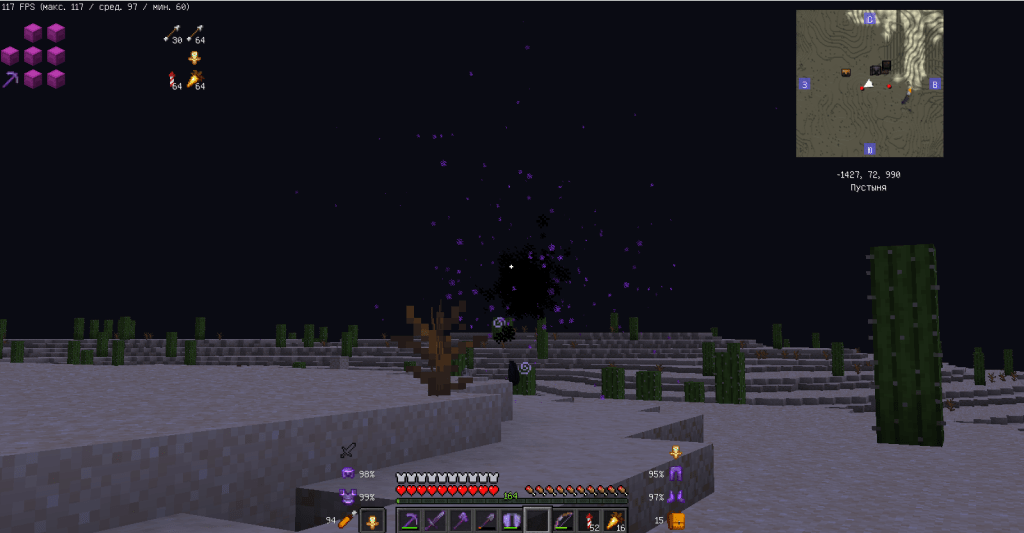This screenshot has height=533, width=1024.
Task: Click the helmet durability icon
Action: [x=348, y=473]
